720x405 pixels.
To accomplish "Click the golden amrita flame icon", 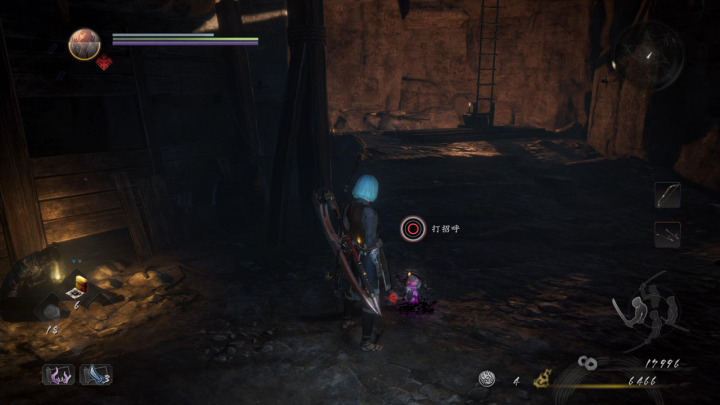I will point(542,378).
